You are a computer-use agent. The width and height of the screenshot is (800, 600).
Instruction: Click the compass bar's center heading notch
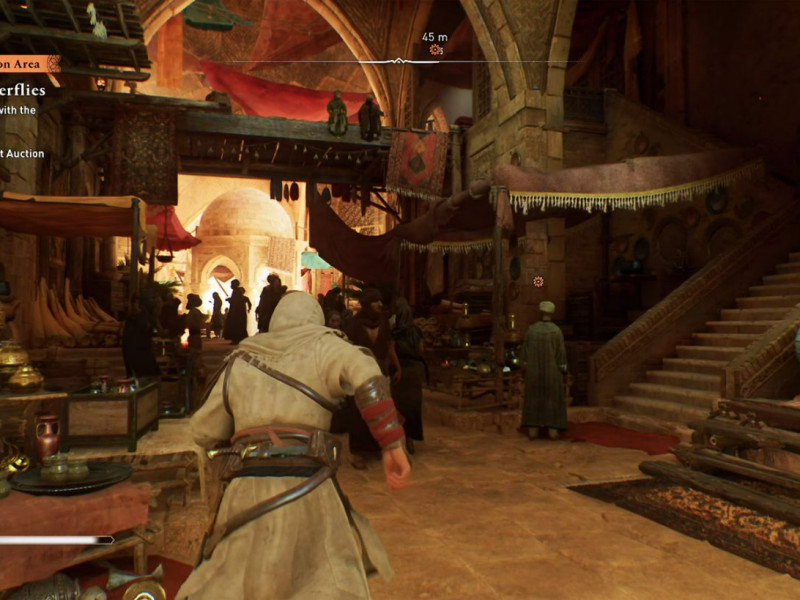pyautogui.click(x=398, y=61)
